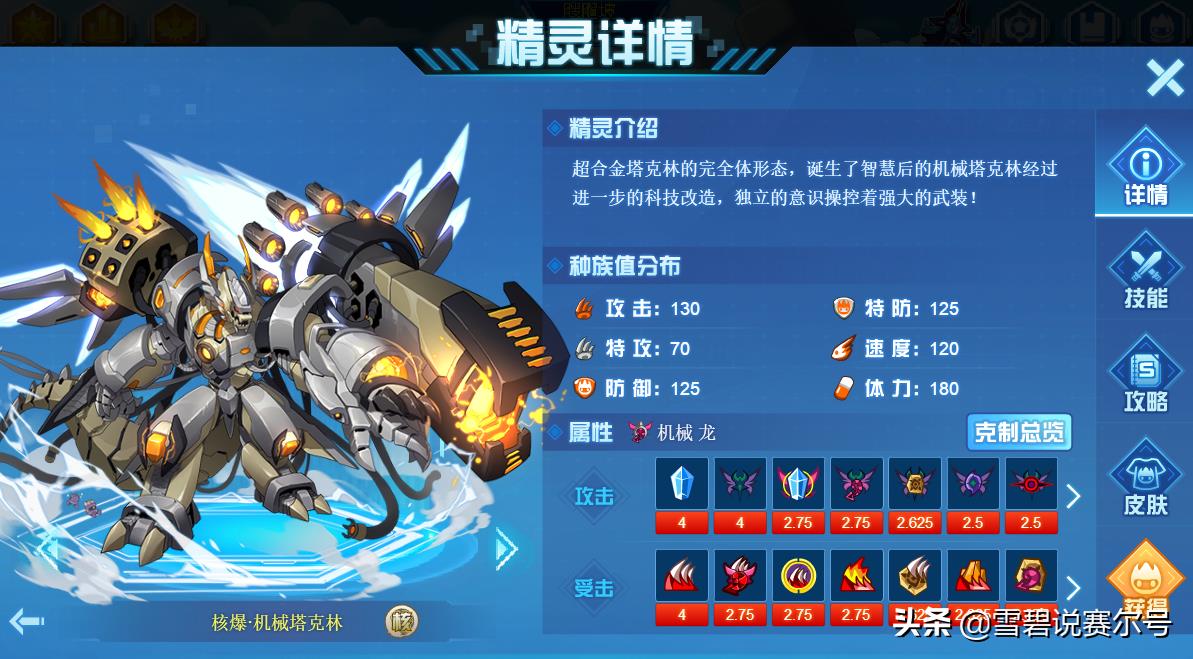1193x659 pixels.
Task: Select the gold ring type icon in 受击 row
Action: click(x=798, y=576)
